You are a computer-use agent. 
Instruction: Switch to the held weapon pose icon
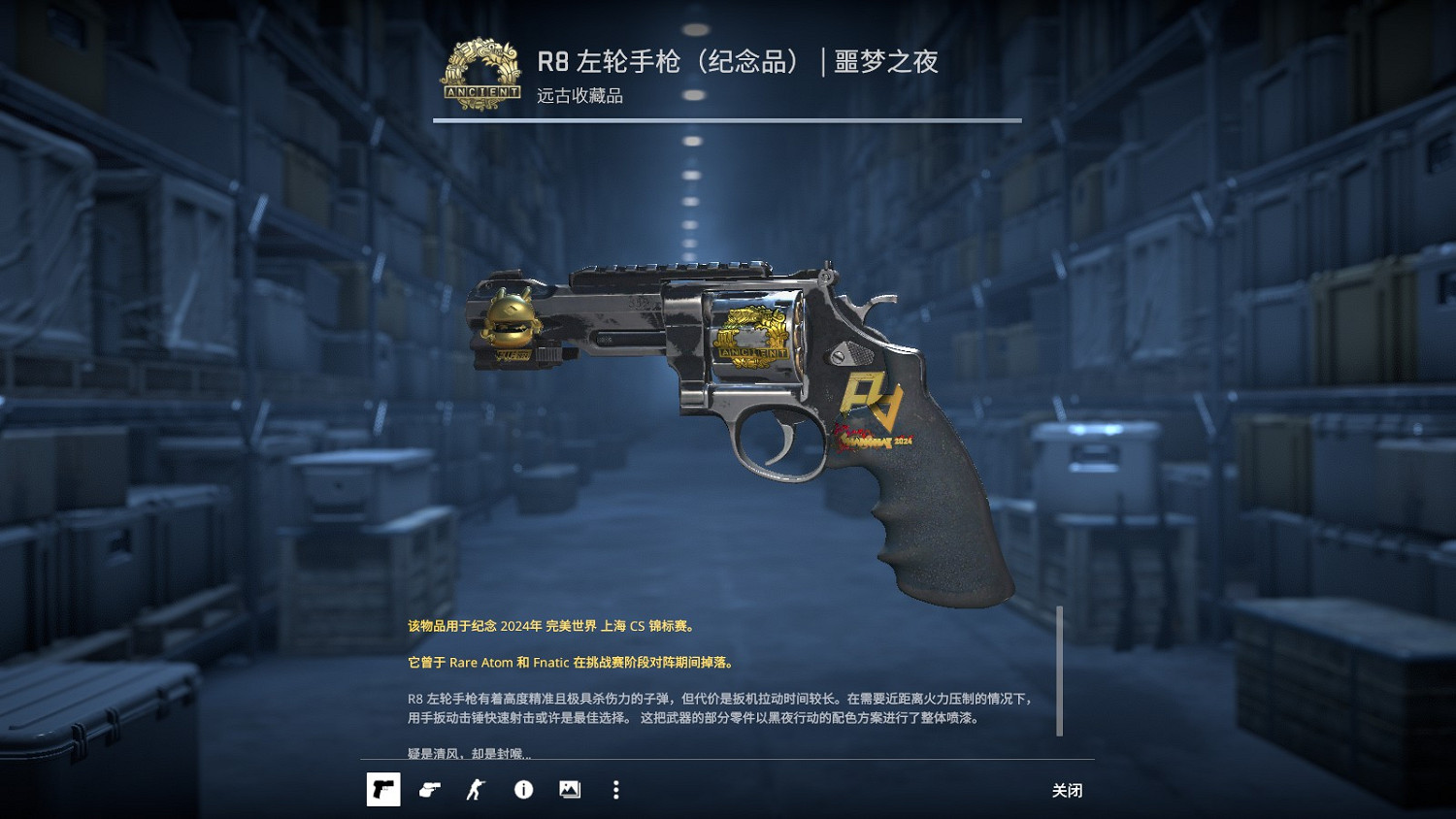point(430,789)
